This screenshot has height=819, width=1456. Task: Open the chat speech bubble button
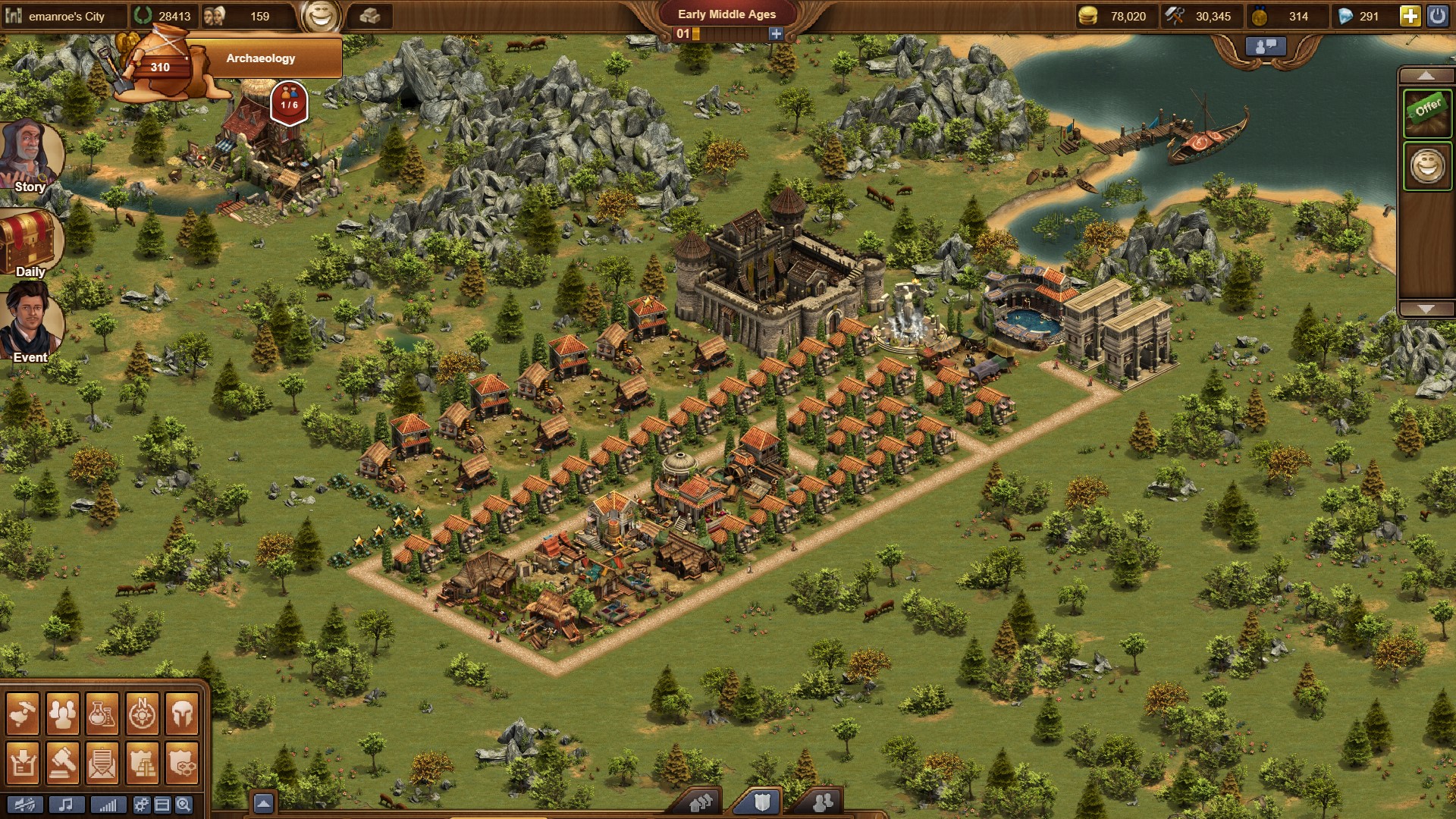(x=1266, y=46)
